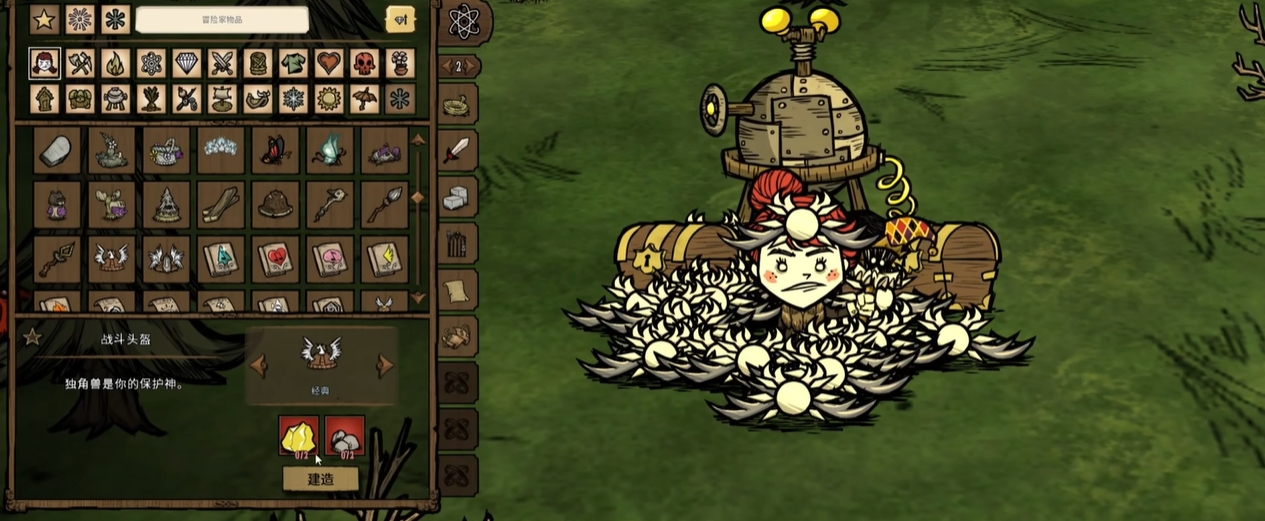
Task: Toggle the sort mode button beside search
Action: (400, 19)
